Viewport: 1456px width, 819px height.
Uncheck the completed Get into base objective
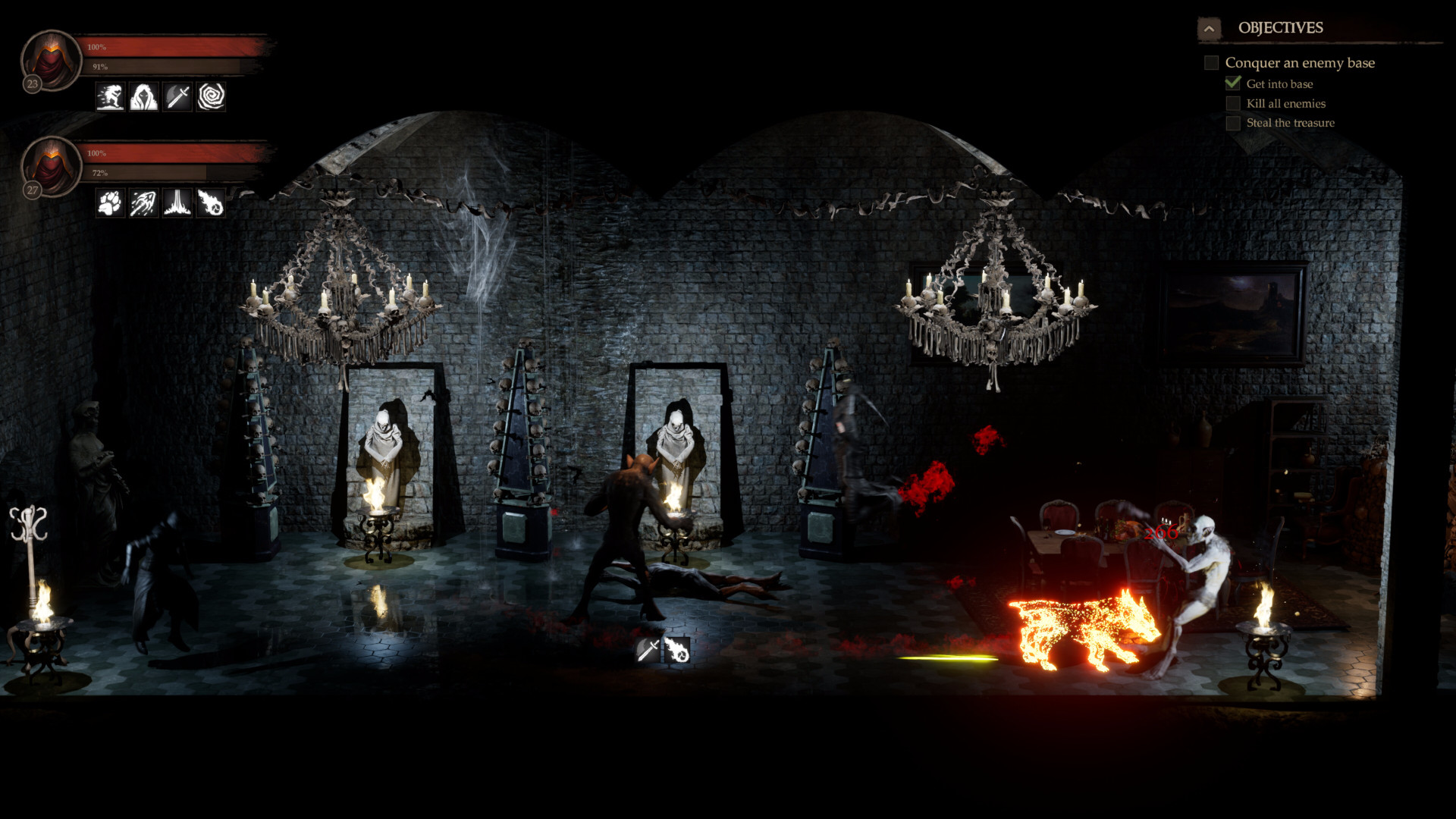pyautogui.click(x=1233, y=83)
